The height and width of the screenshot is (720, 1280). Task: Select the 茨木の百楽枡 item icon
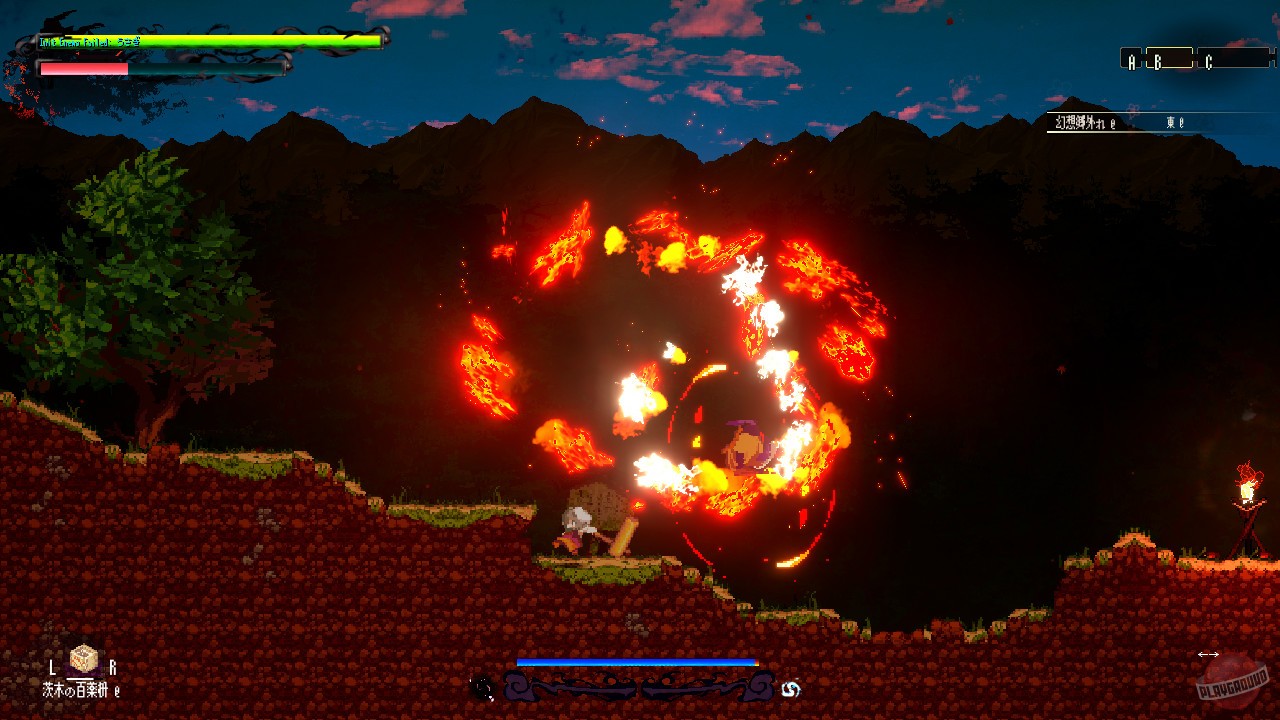tap(83, 659)
